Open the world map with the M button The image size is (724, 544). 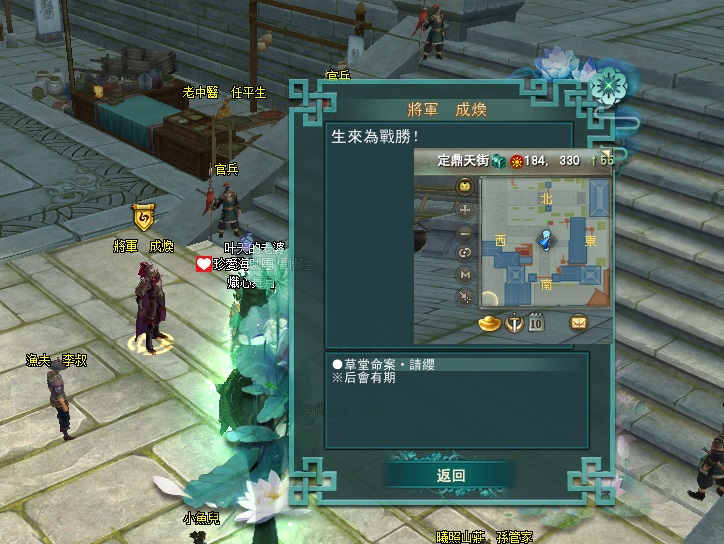[465, 274]
